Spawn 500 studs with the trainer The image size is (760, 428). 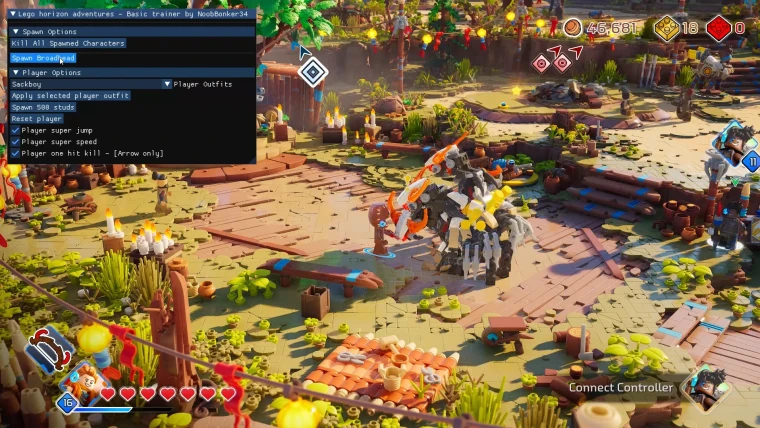coord(43,107)
